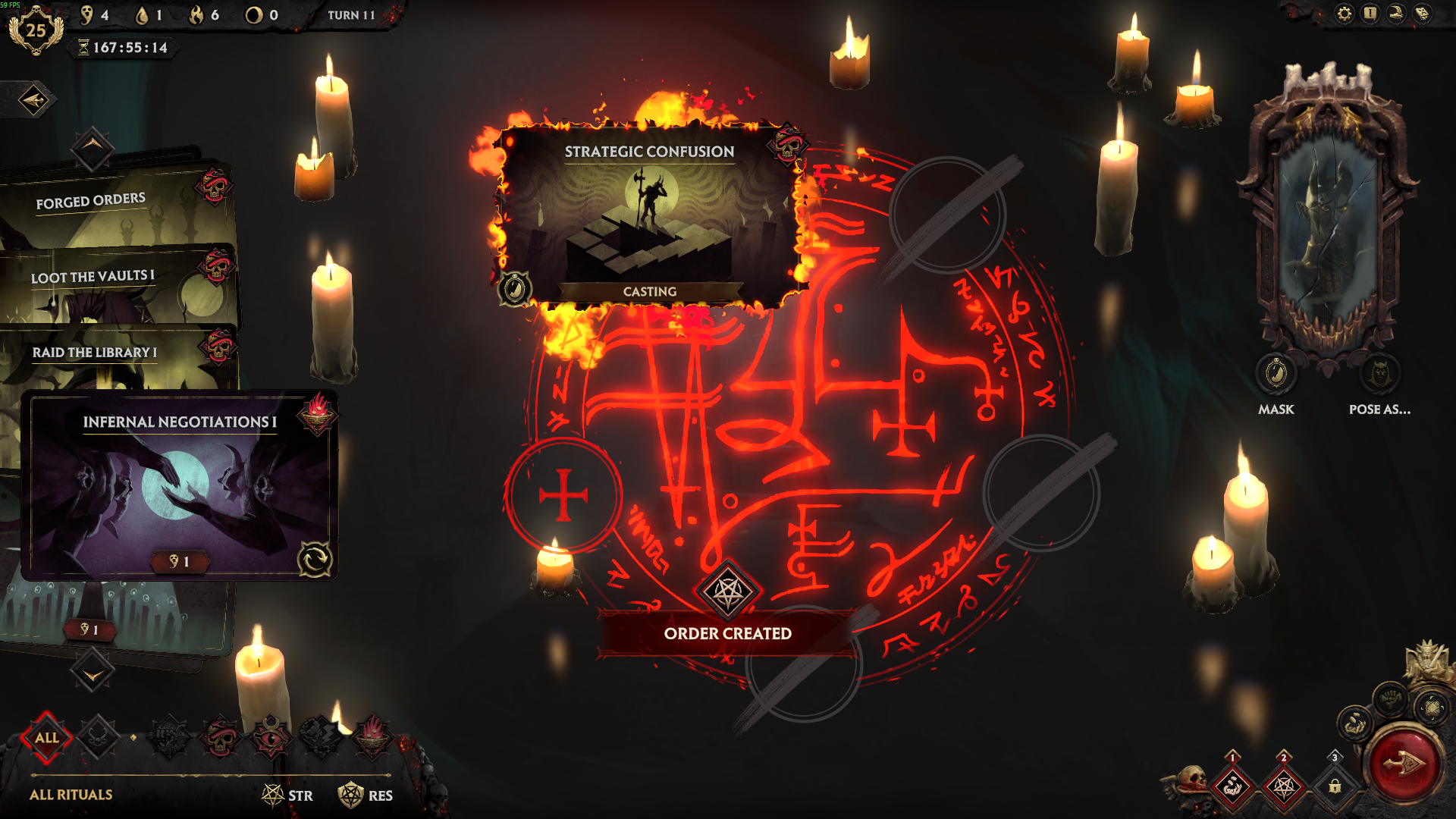Select the Infernal Negotiations I card

point(180,485)
